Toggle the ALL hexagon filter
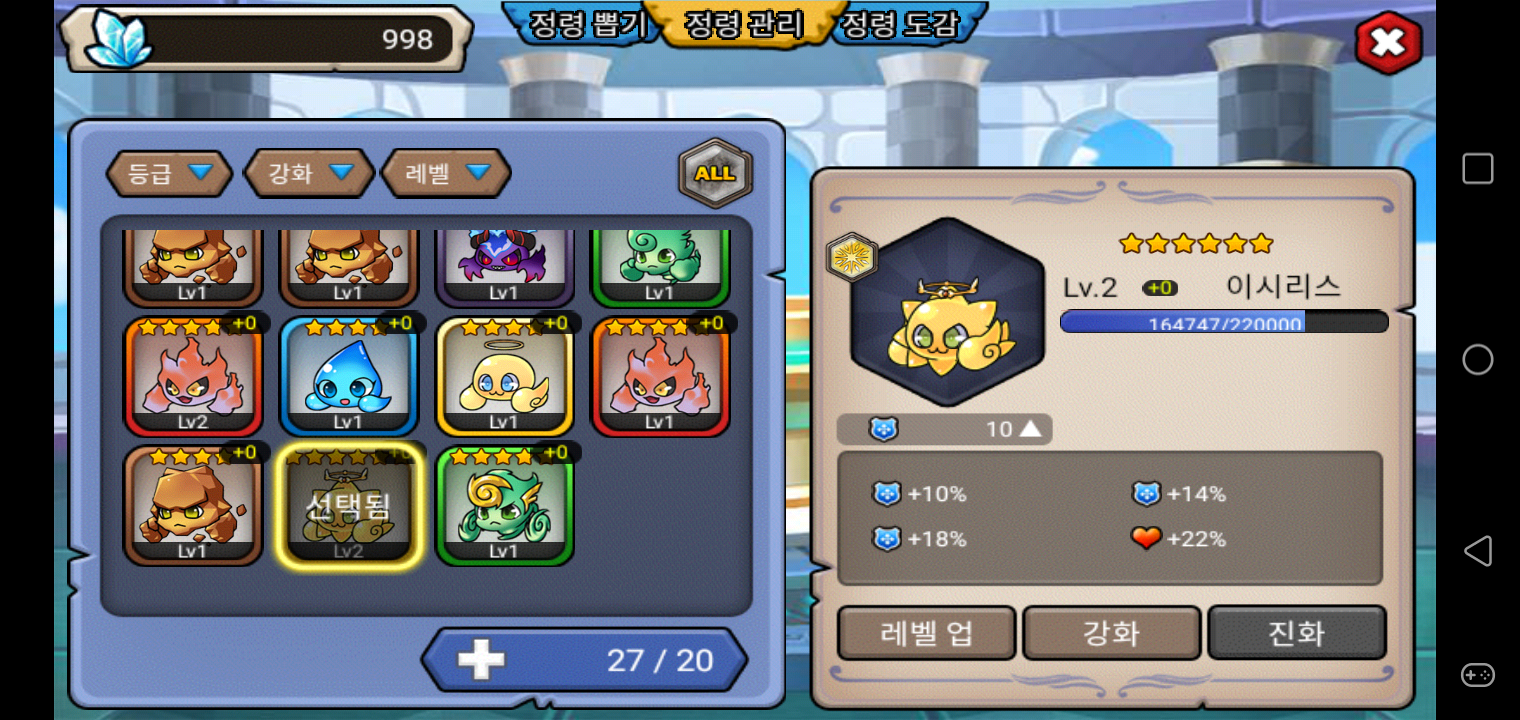1520x720 pixels. tap(715, 173)
